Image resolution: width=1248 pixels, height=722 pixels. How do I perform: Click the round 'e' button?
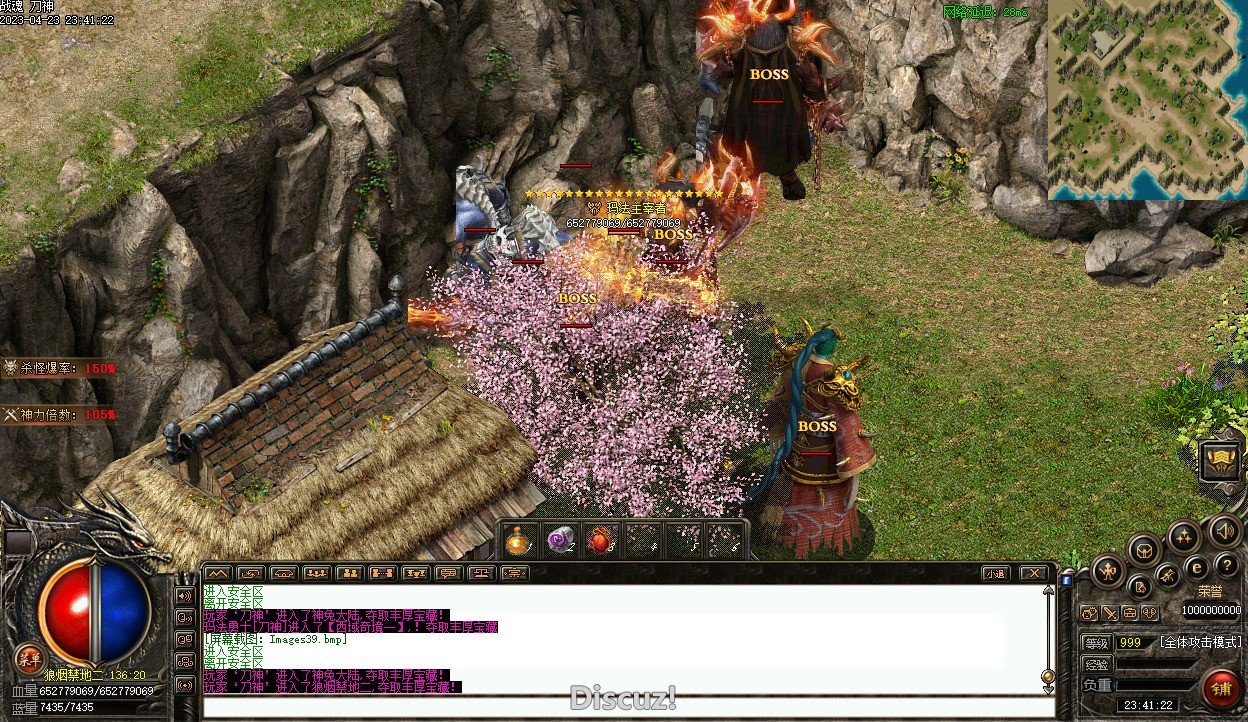coord(1195,567)
